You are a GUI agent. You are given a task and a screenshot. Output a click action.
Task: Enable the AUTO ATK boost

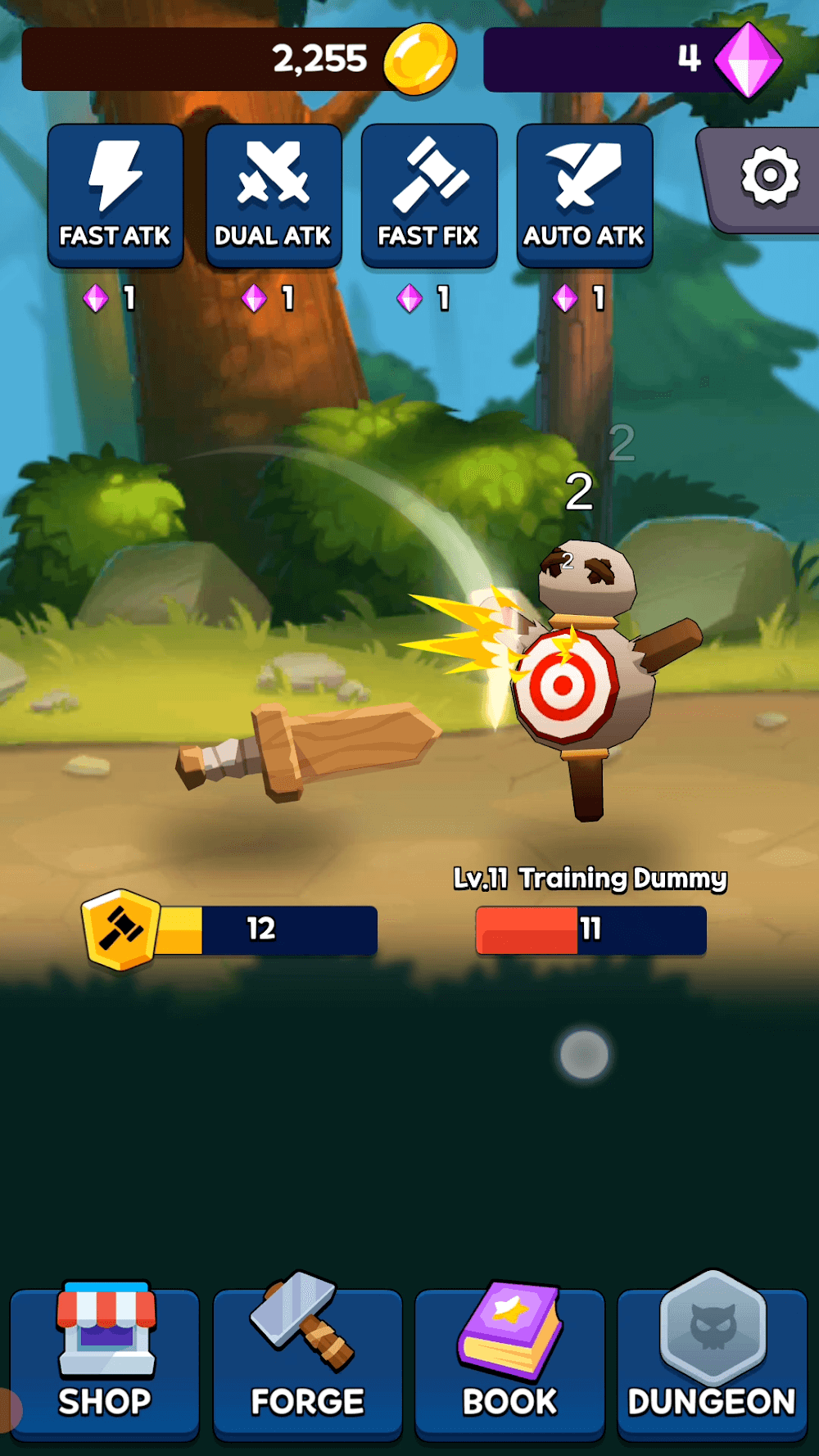[585, 196]
